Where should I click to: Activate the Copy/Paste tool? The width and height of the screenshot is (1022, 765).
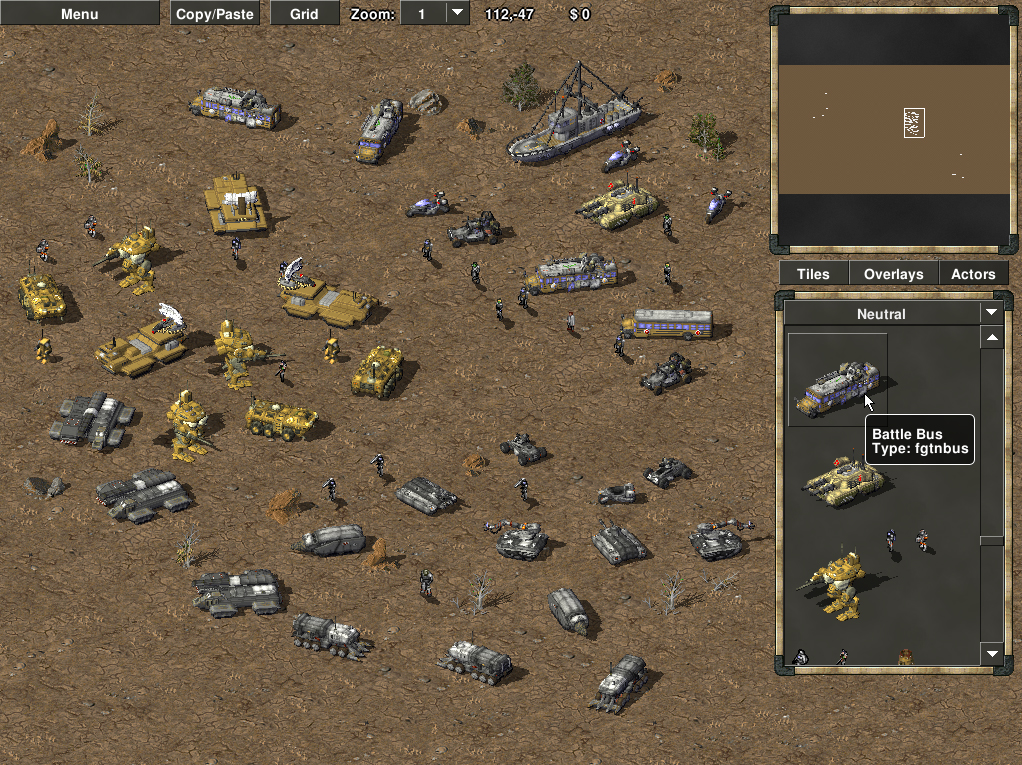[x=215, y=14]
